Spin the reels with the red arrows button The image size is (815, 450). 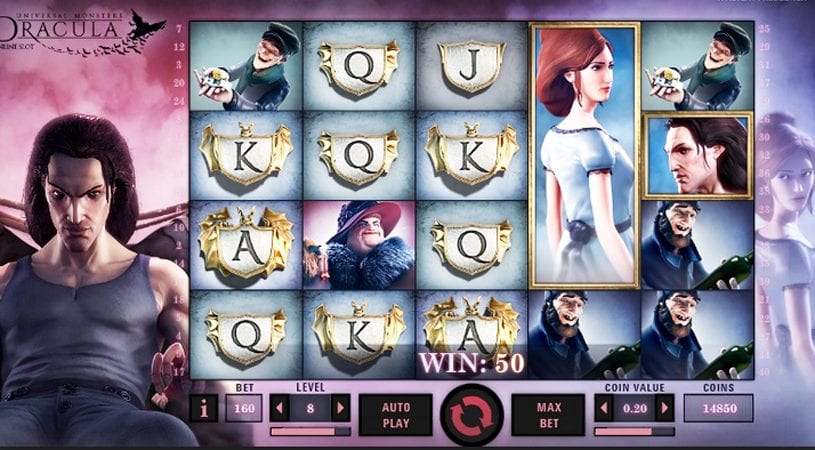point(471,414)
